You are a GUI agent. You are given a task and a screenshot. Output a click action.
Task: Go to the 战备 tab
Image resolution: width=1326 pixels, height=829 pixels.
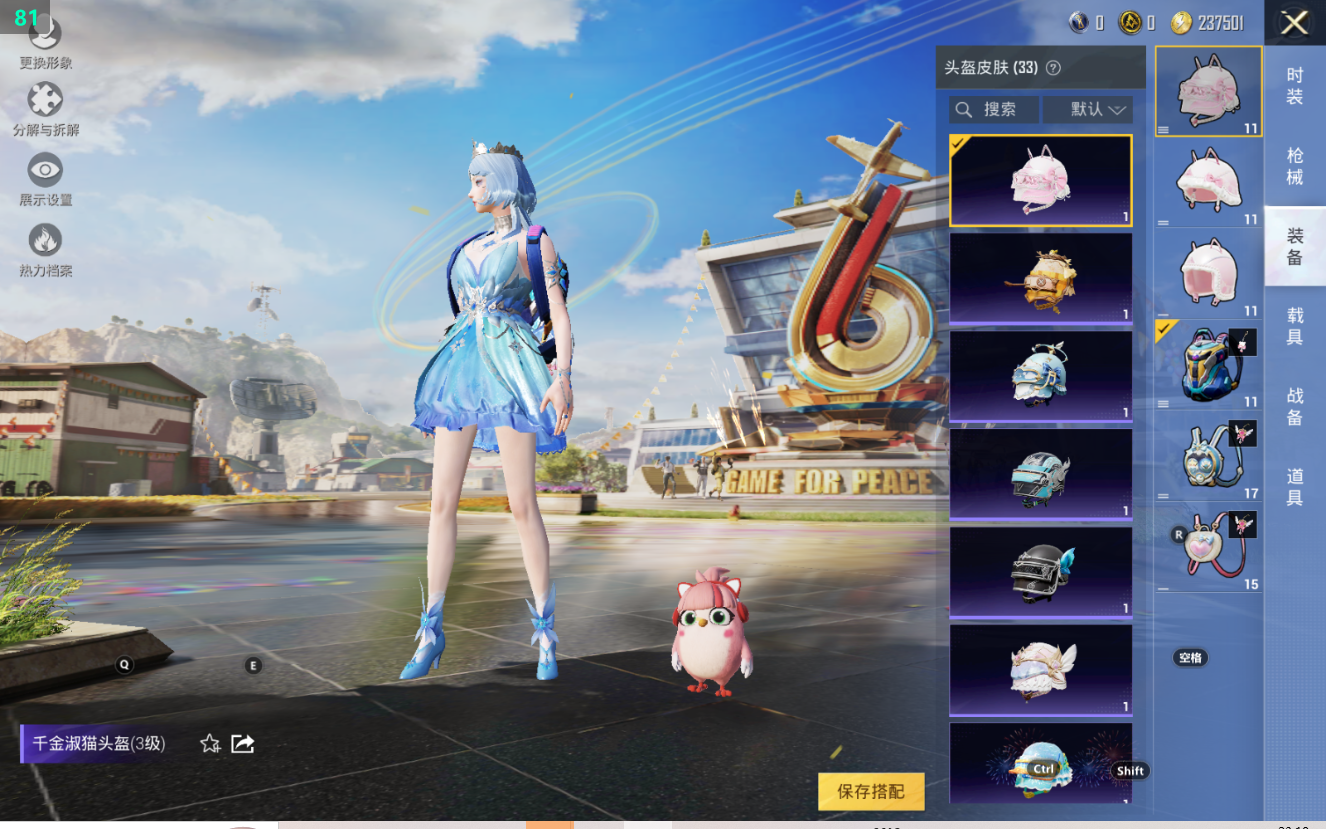click(1294, 406)
